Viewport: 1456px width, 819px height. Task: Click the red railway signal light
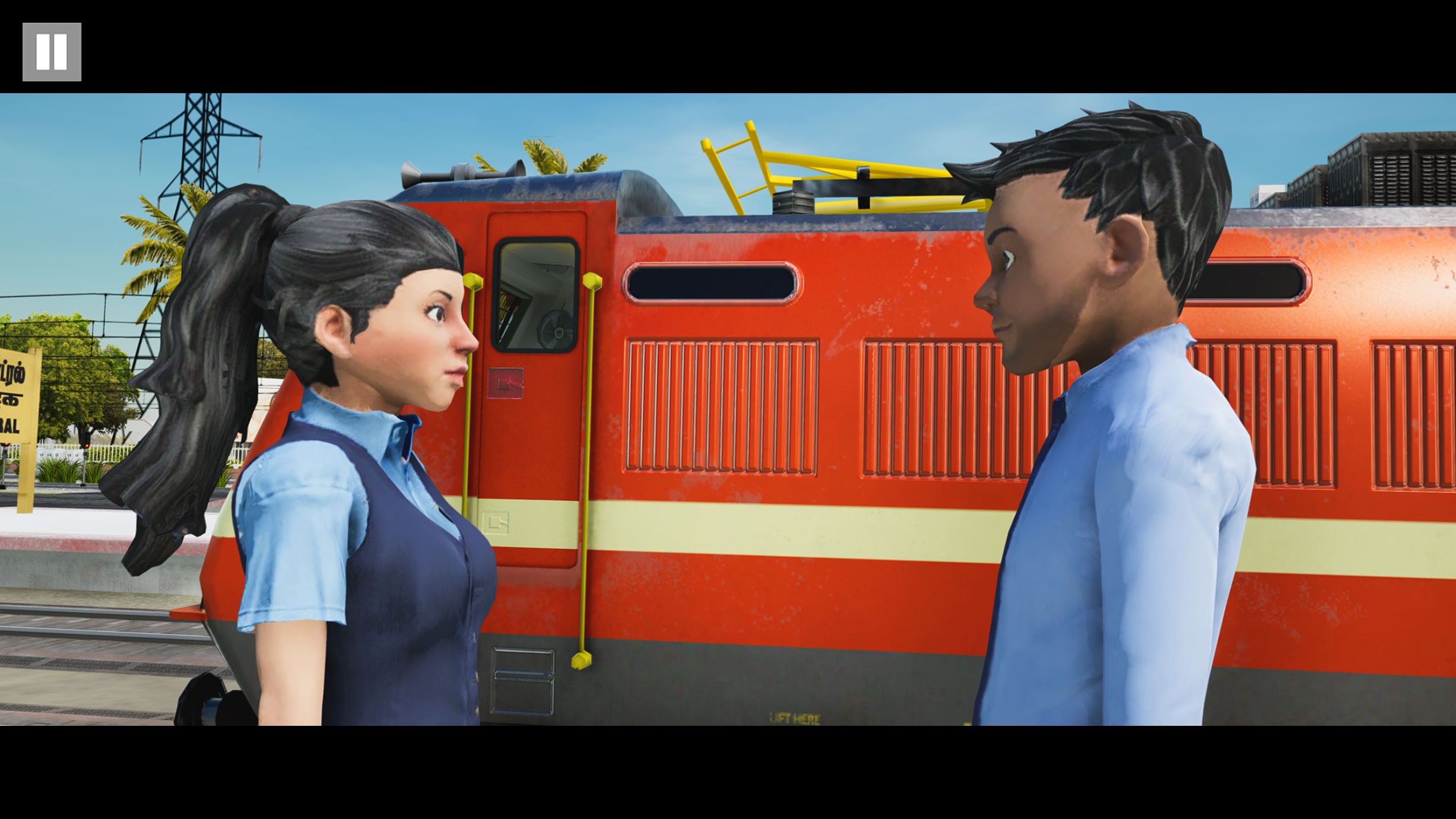(x=87, y=444)
